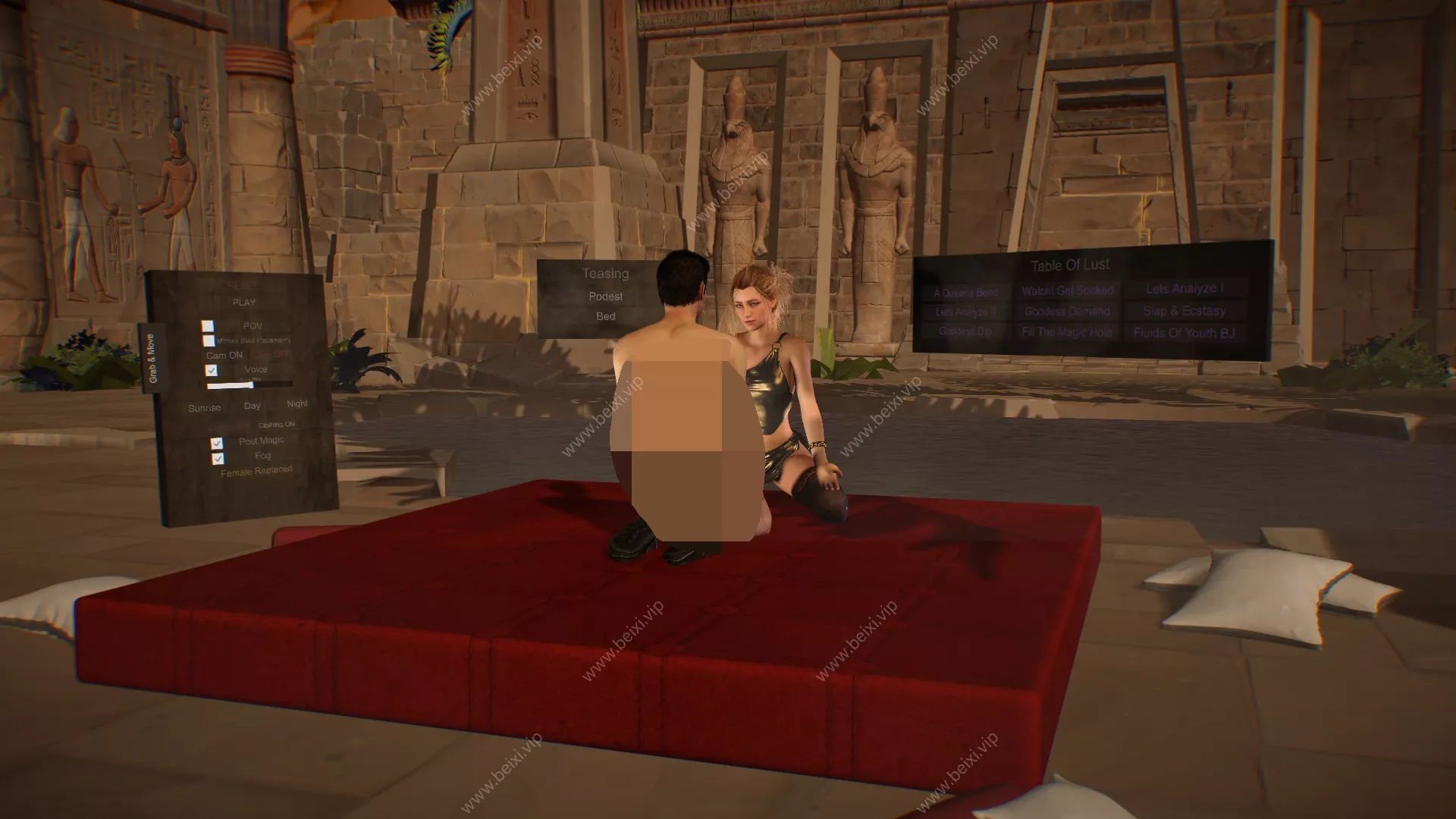Select Podest under the Teasing menu
Viewport: 1456px width, 819px height.
coord(605,297)
